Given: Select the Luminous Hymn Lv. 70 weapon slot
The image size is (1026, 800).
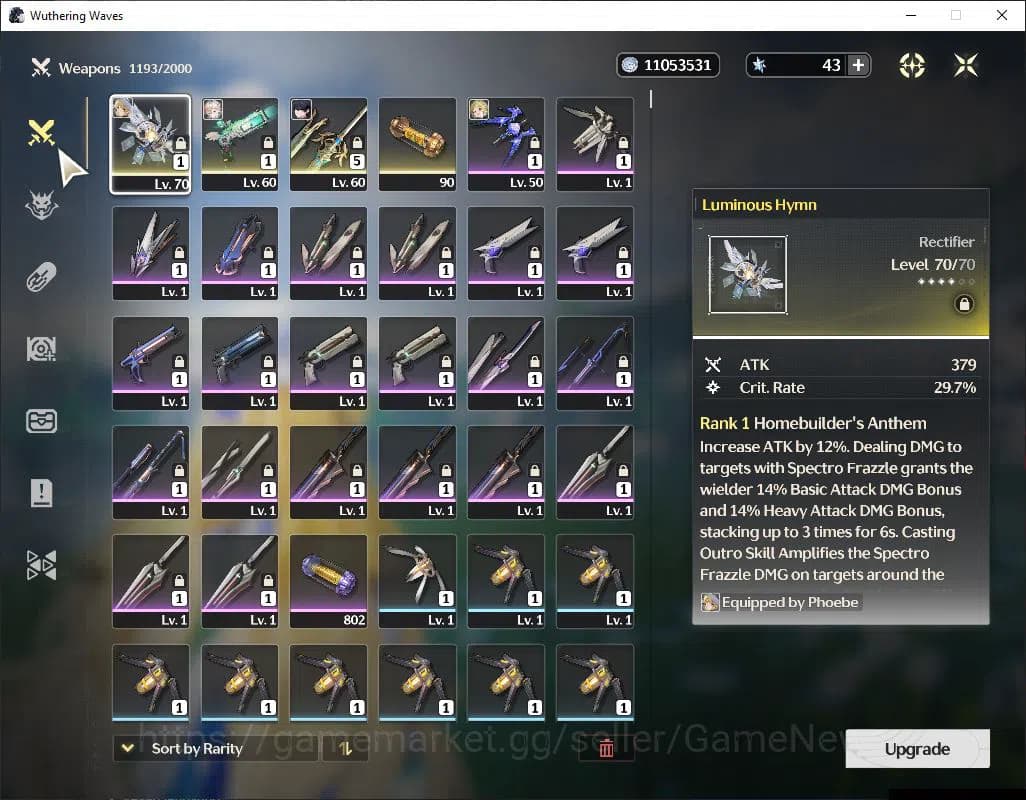Looking at the screenshot, I should click(151, 143).
